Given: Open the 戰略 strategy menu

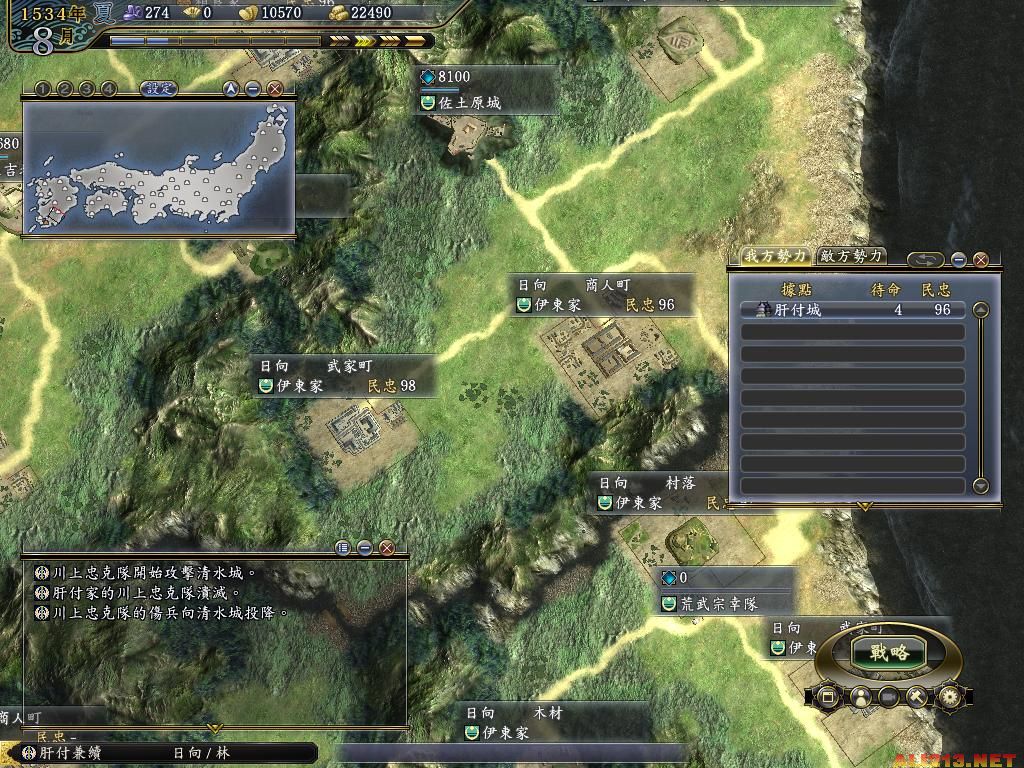Looking at the screenshot, I should (x=888, y=653).
